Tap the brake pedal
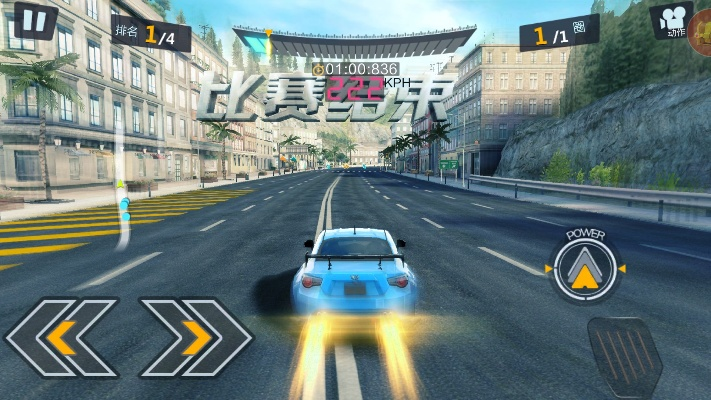Image resolution: width=711 pixels, height=400 pixels. (x=624, y=357)
